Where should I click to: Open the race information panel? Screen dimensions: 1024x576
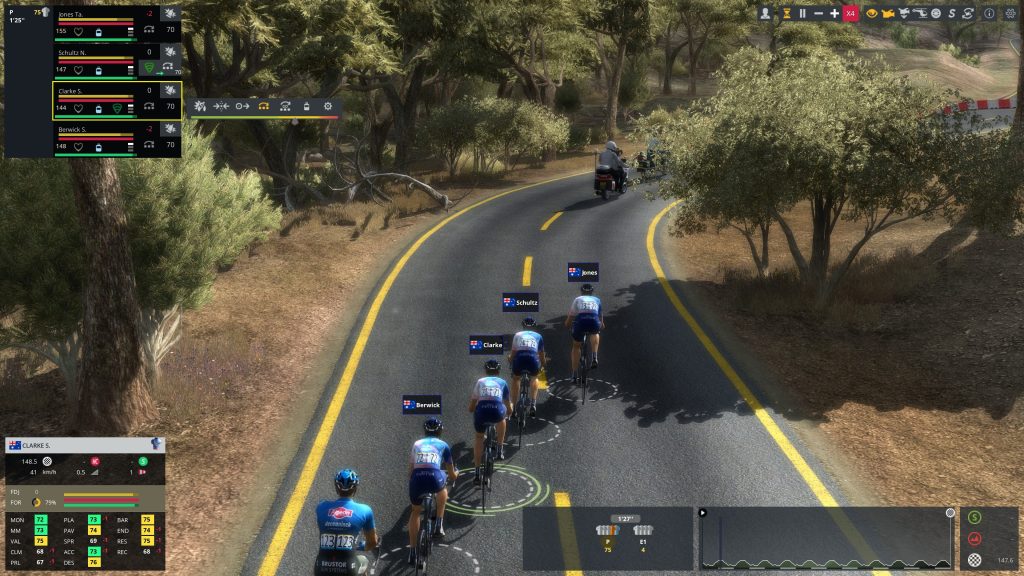click(x=988, y=13)
